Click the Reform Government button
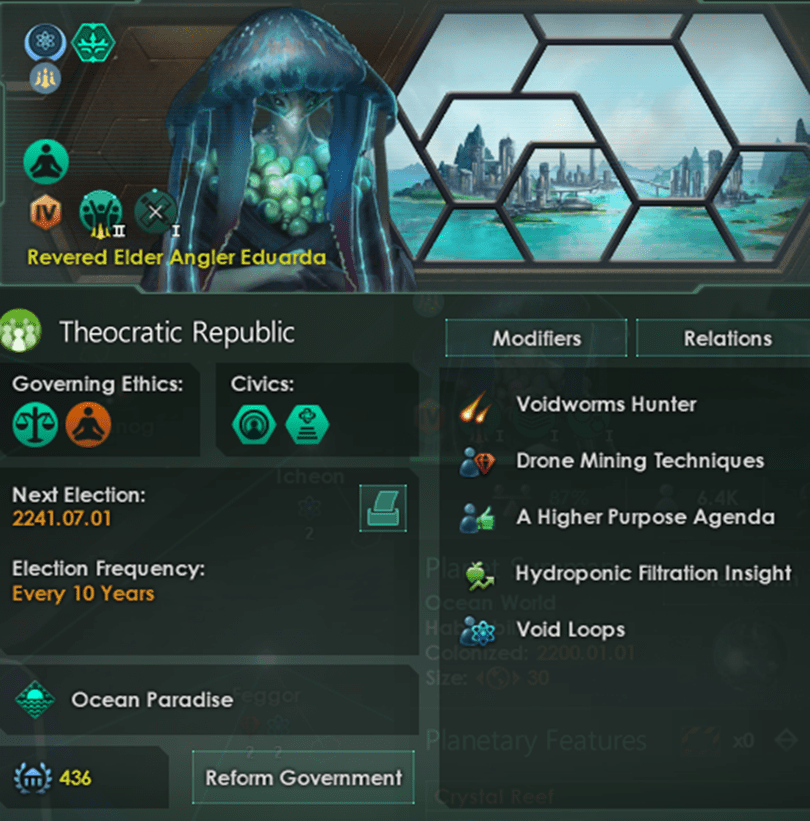The image size is (810, 821). click(303, 777)
